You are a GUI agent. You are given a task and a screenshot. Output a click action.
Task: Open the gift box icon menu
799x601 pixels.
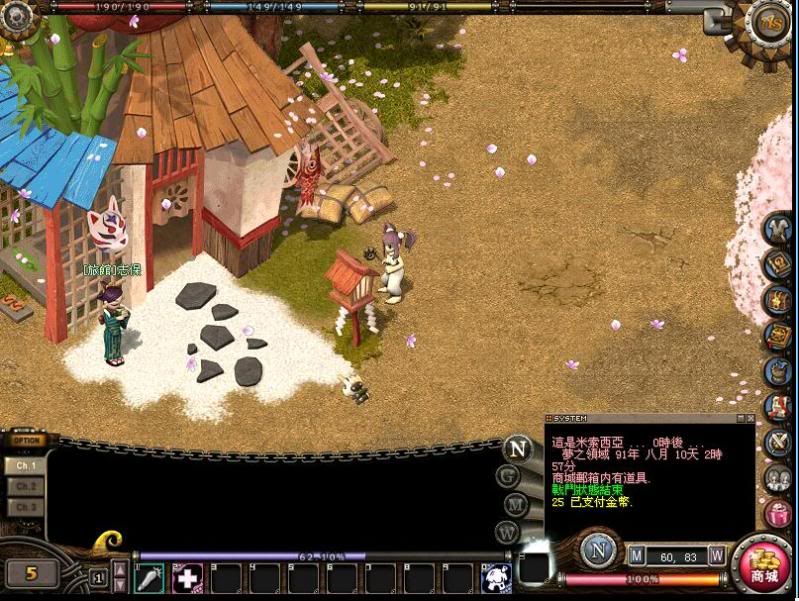click(777, 514)
